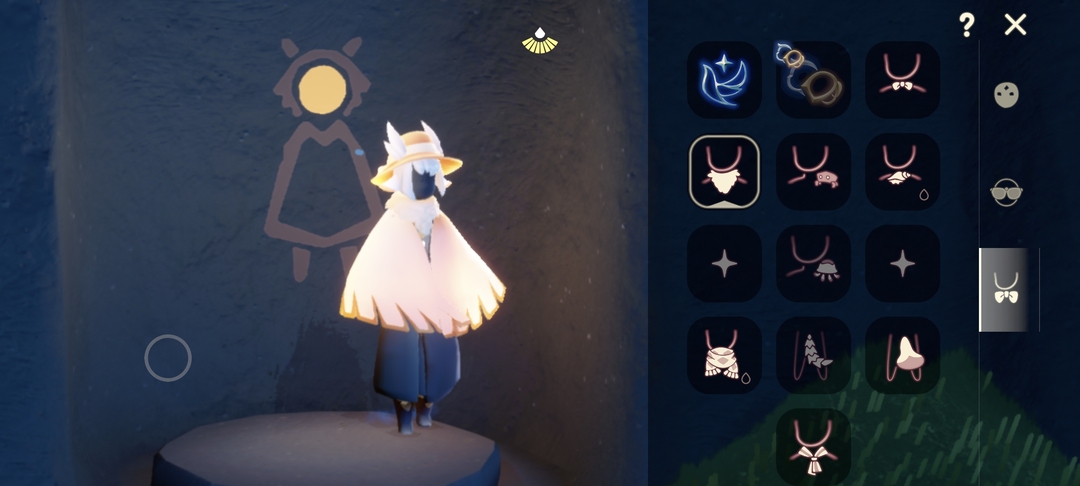Screen dimensions: 1080x486
Task: Choose the glowing blue wing item
Action: pyautogui.click(x=724, y=80)
